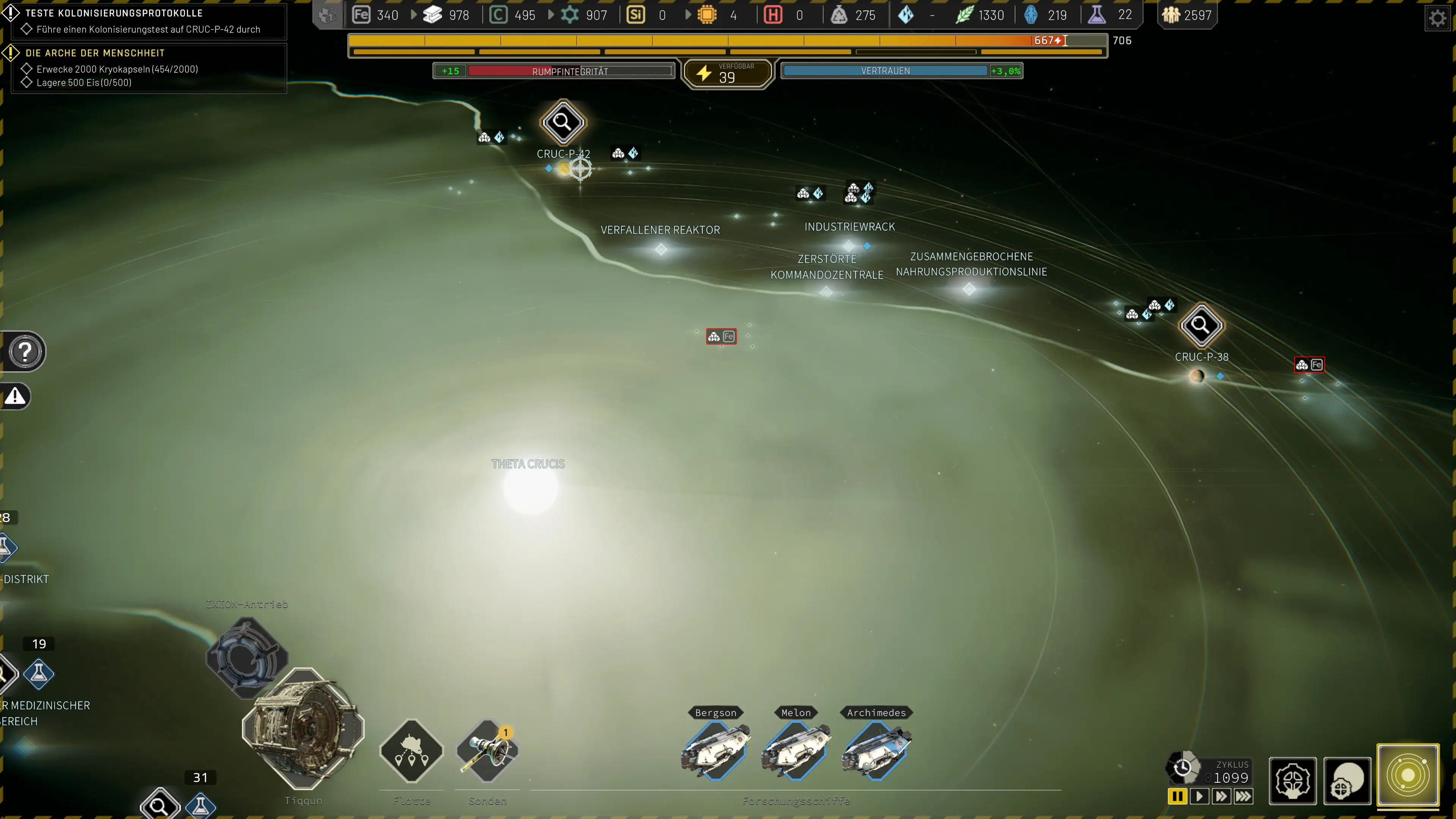Pause the game time
The width and height of the screenshot is (1456, 819).
[1177, 796]
